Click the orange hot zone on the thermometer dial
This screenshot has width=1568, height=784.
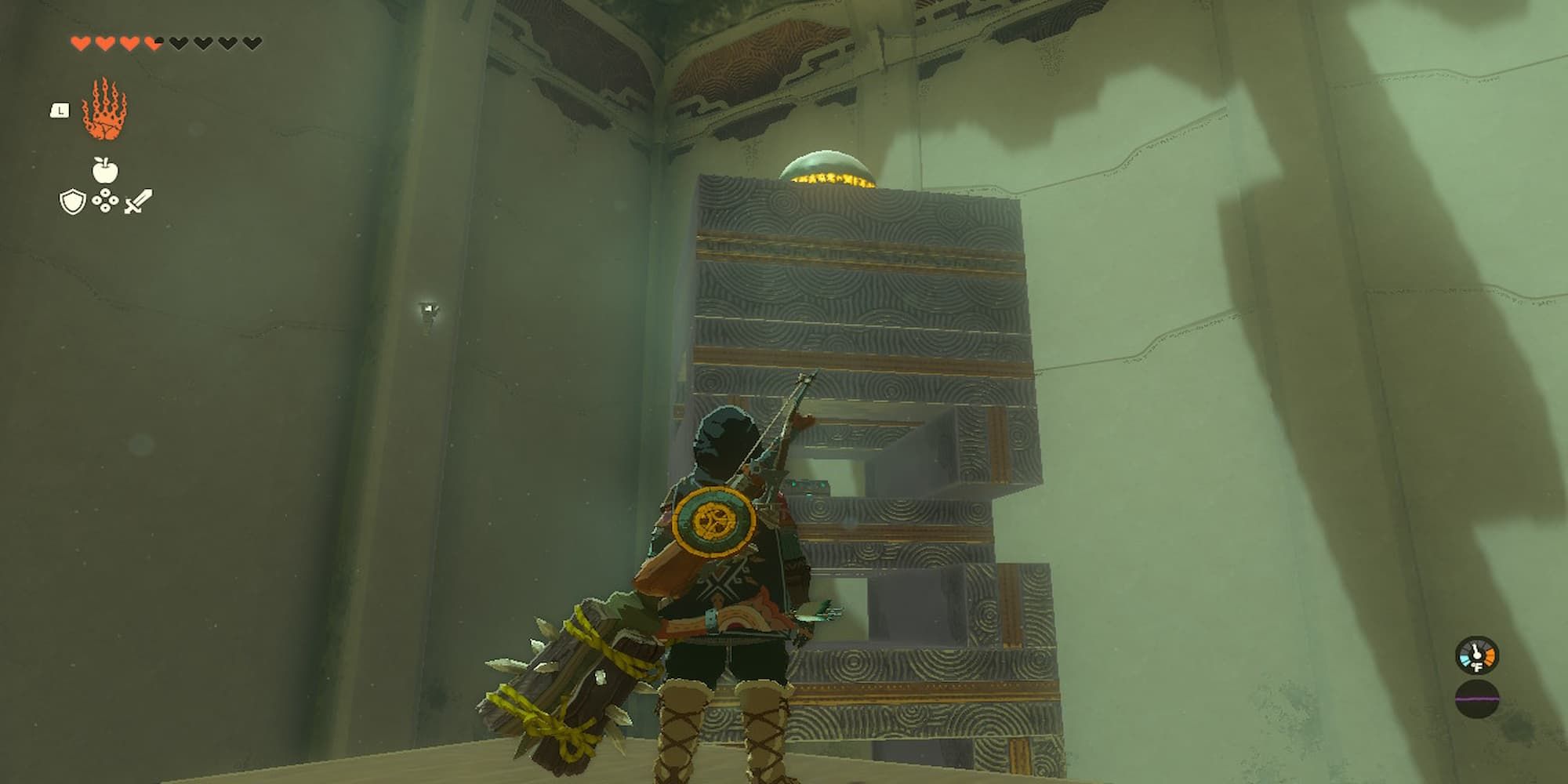click(1490, 657)
